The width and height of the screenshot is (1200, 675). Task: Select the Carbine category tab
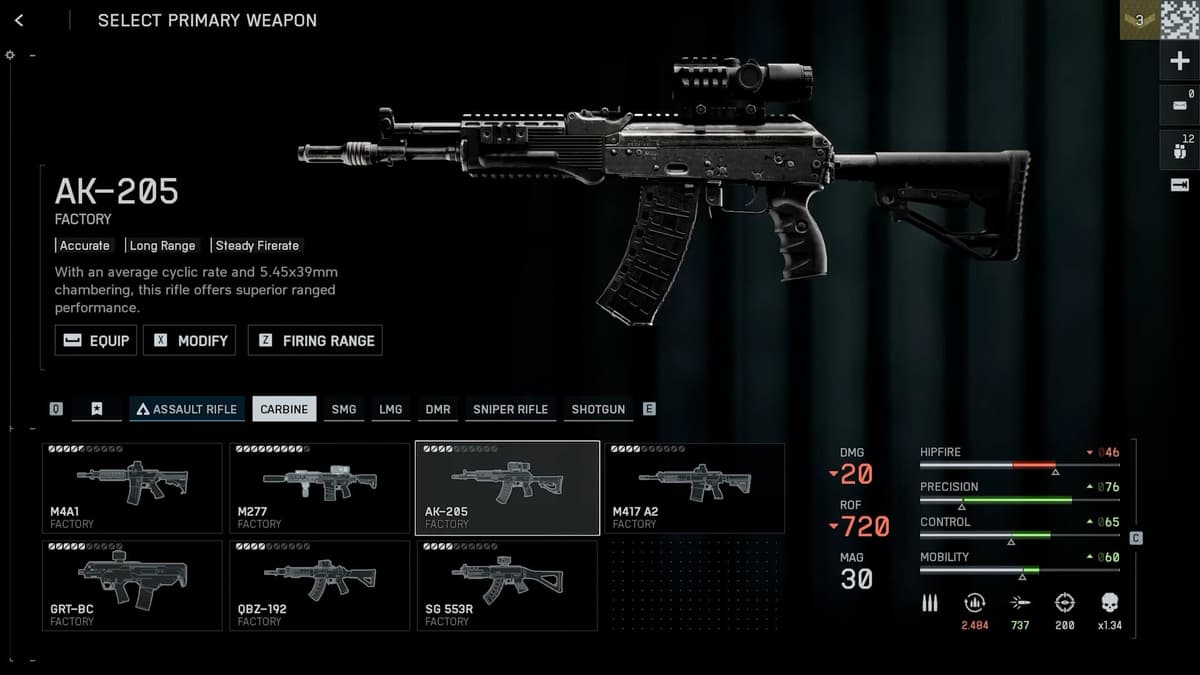click(x=284, y=409)
